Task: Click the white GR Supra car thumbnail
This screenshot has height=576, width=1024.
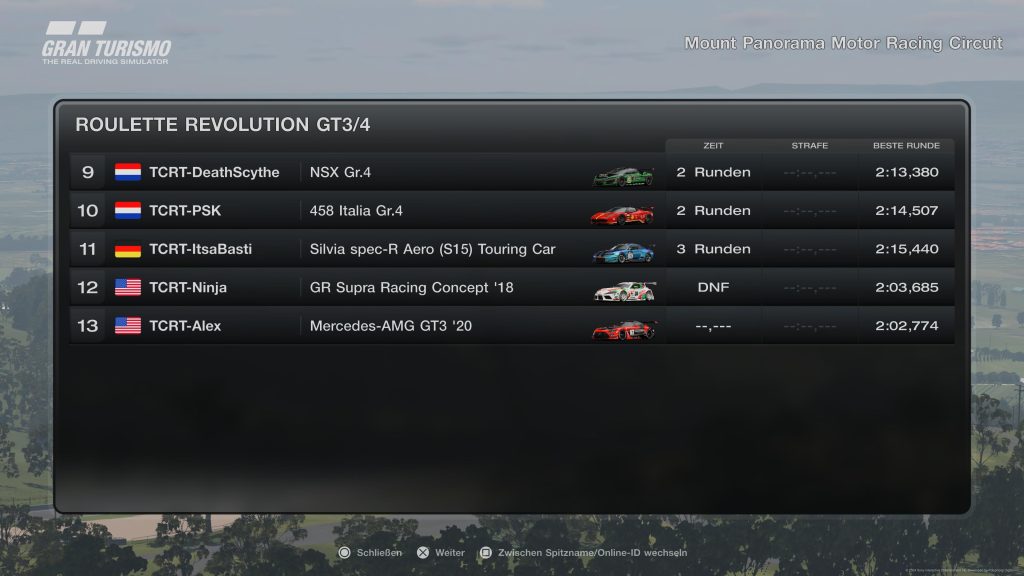Action: (624, 290)
